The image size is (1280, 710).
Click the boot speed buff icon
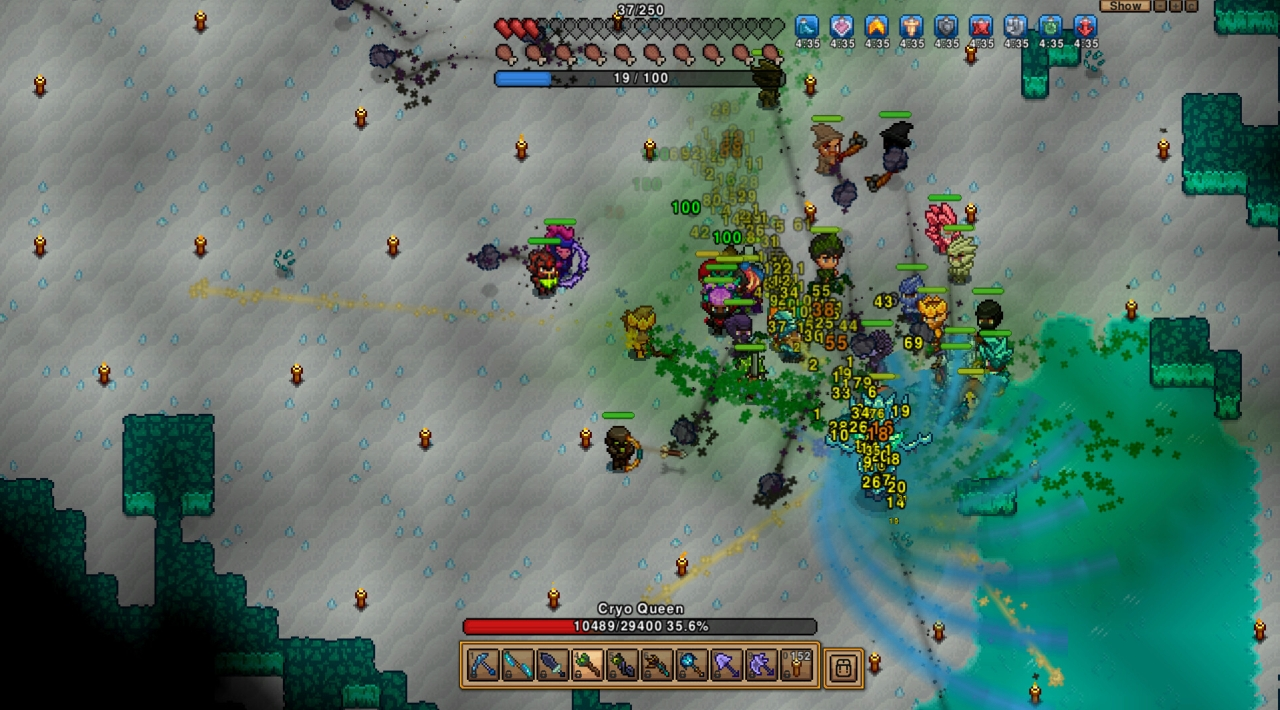[x=807, y=27]
